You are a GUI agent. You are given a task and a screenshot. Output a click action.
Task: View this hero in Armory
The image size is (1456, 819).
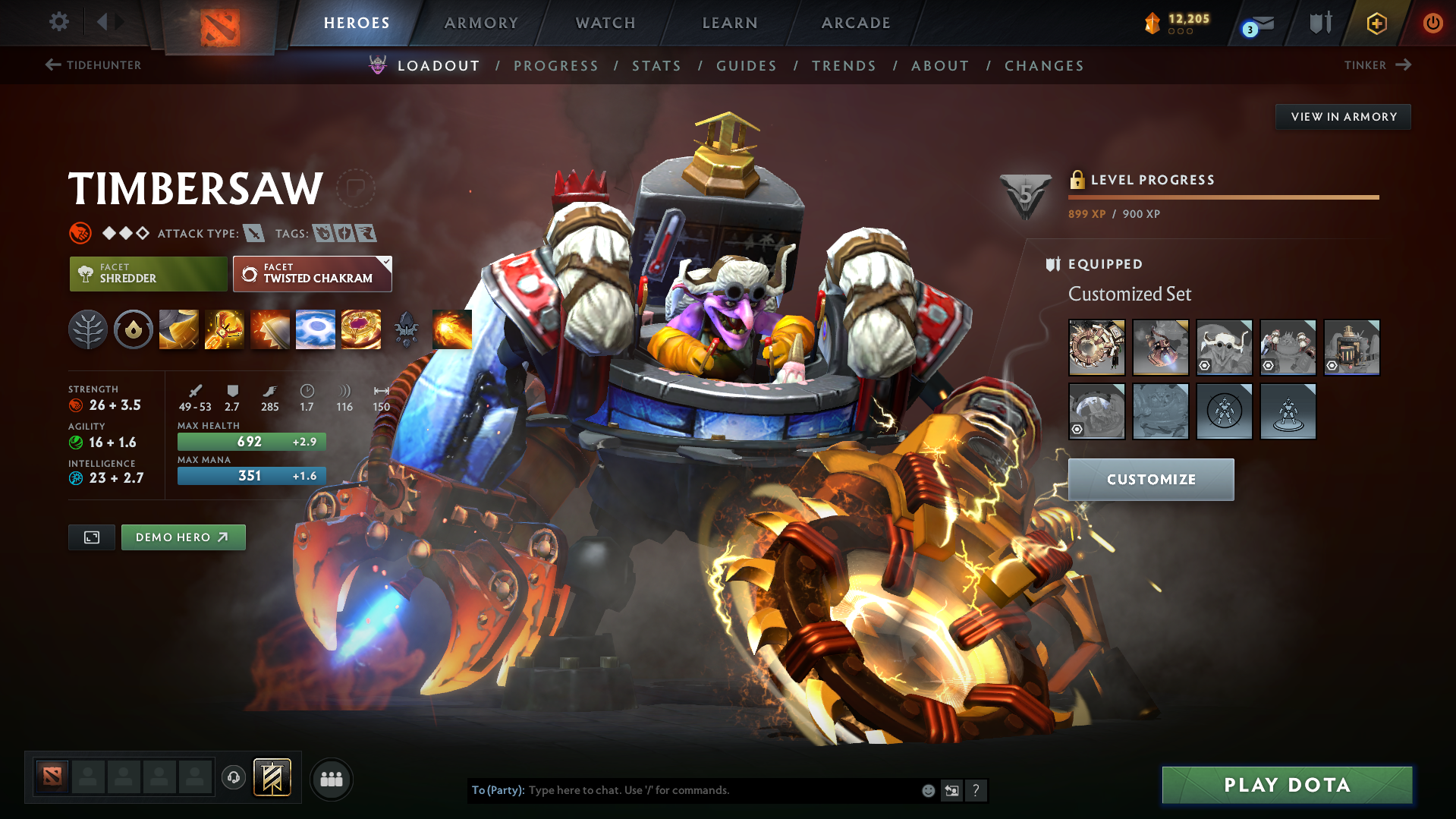click(x=1343, y=117)
